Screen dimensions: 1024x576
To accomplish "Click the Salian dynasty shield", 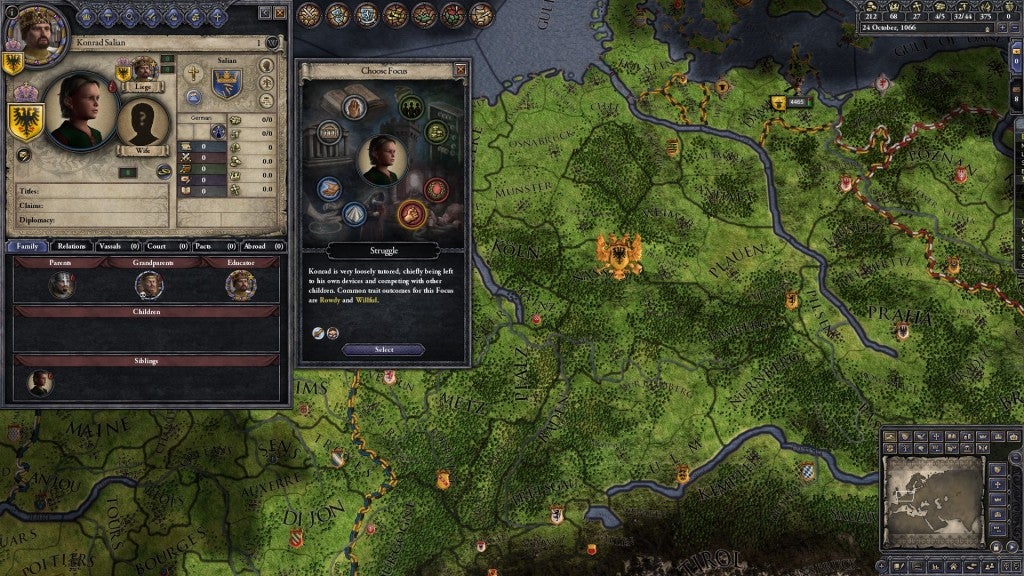I will (226, 84).
